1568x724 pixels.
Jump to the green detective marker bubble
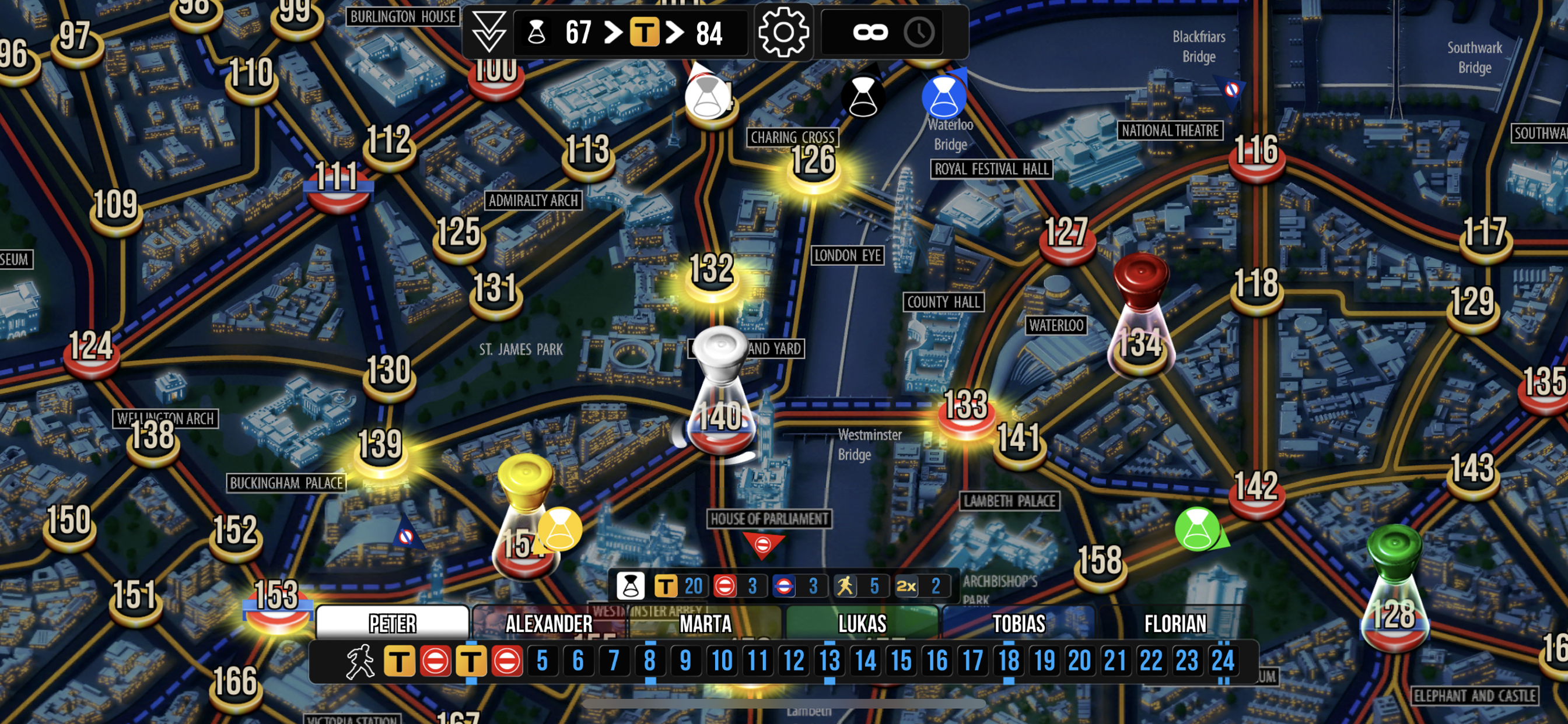1198,529
